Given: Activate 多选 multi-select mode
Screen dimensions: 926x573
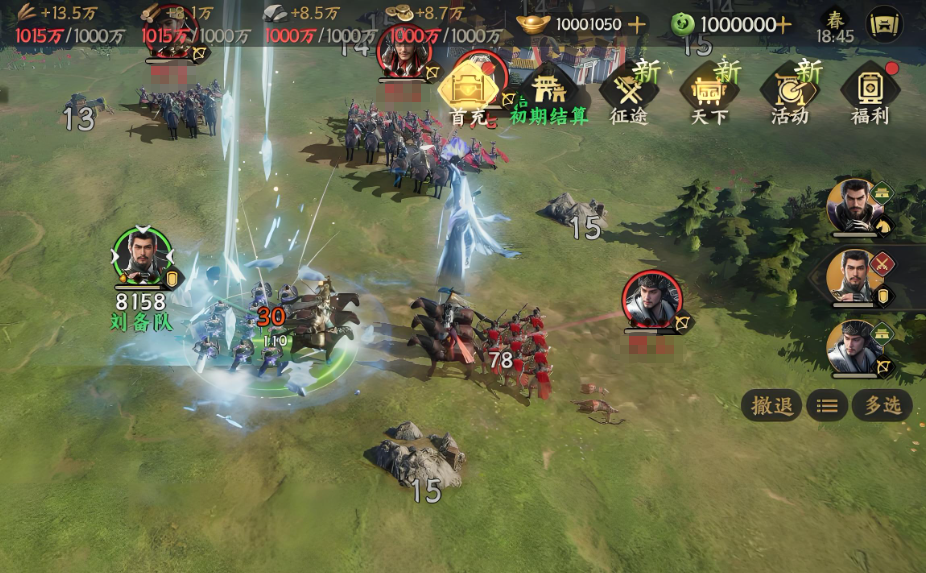Looking at the screenshot, I should coord(883,405).
